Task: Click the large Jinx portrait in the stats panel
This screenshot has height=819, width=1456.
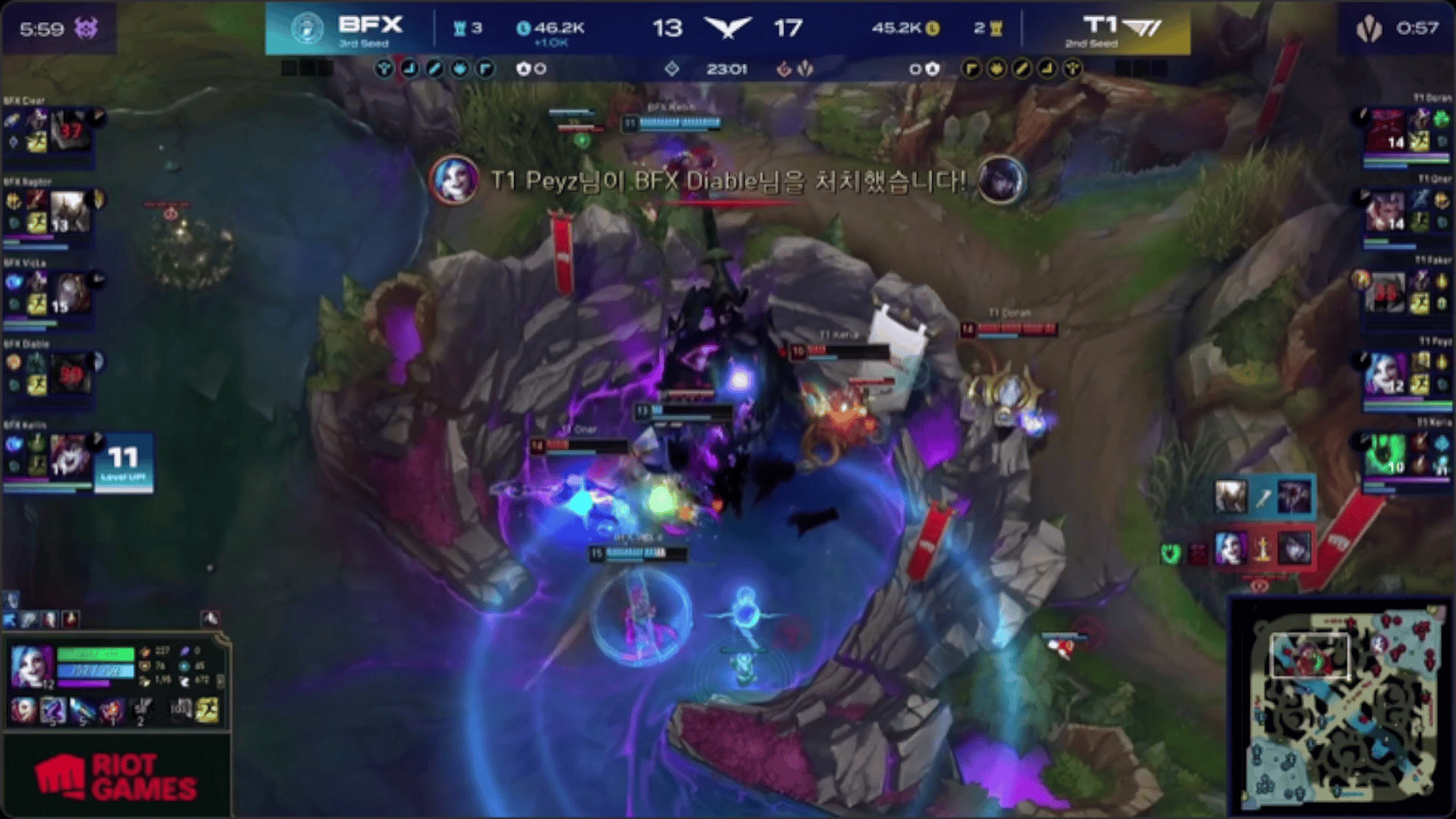Action: pos(31,665)
